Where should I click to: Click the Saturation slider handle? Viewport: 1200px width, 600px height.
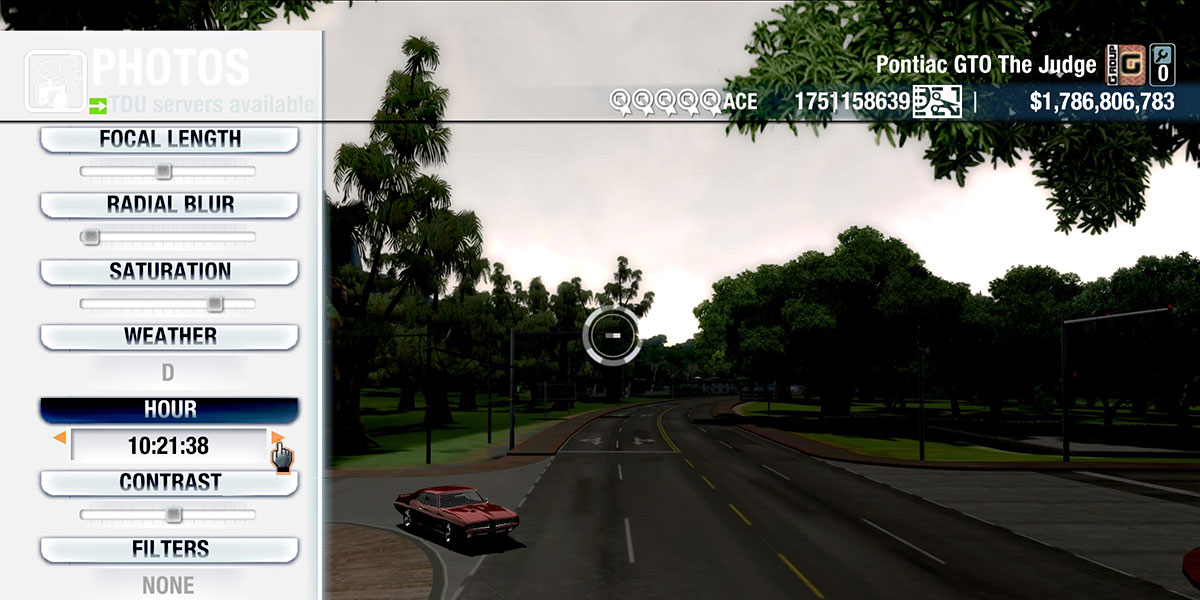click(x=214, y=303)
